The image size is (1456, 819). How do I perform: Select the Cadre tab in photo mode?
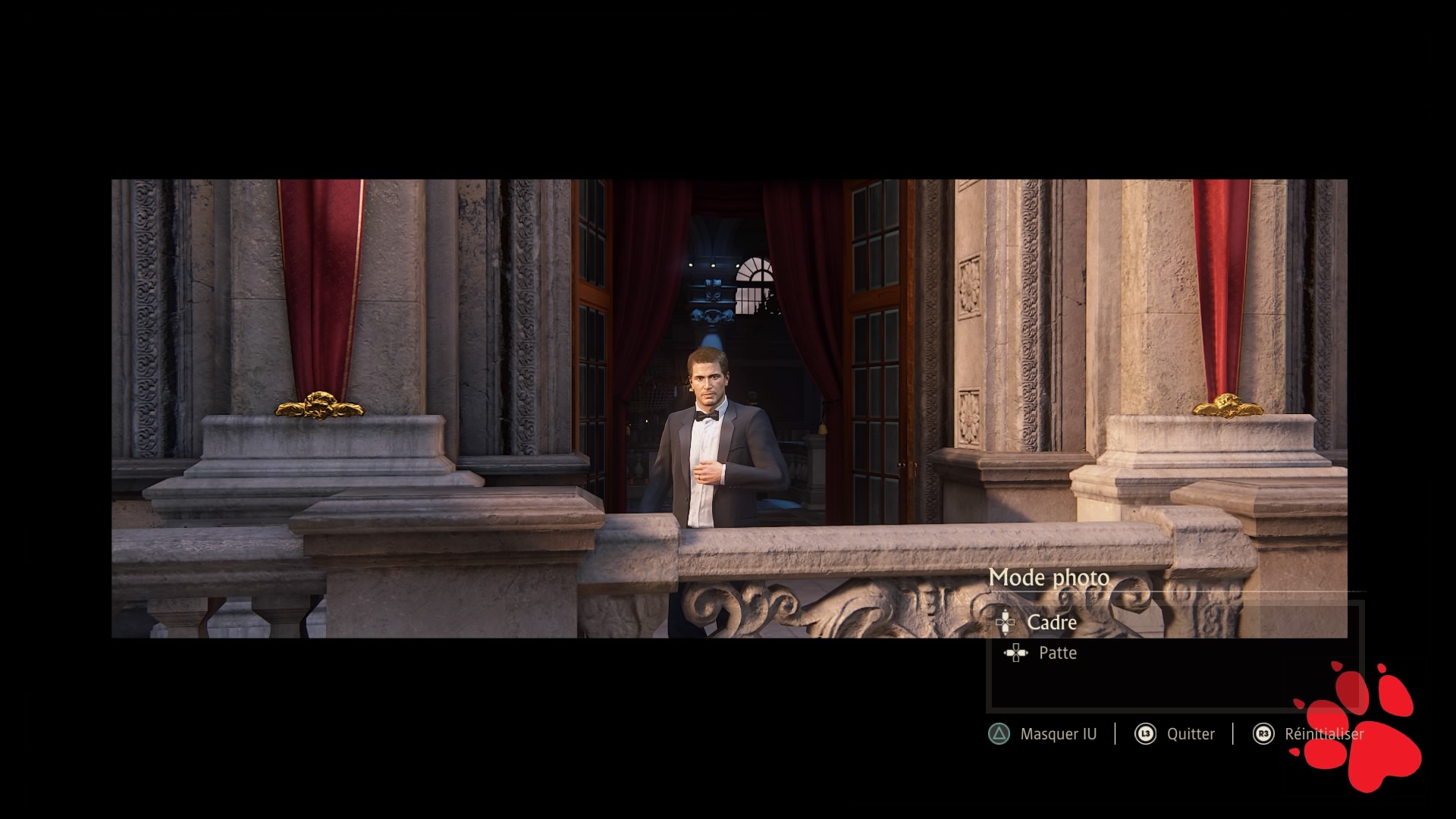point(1051,623)
